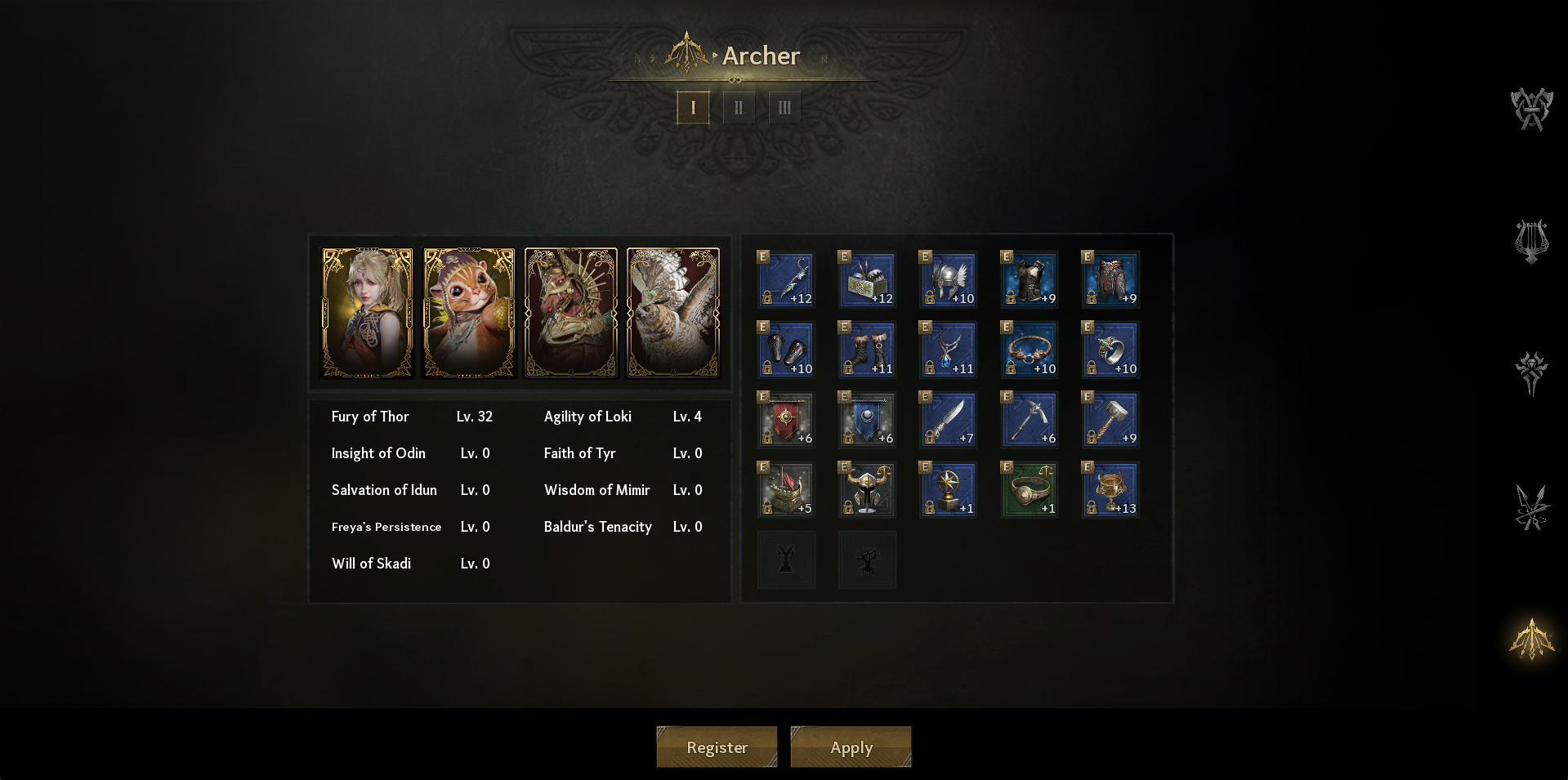
Task: Click the Register button
Action: (x=717, y=747)
